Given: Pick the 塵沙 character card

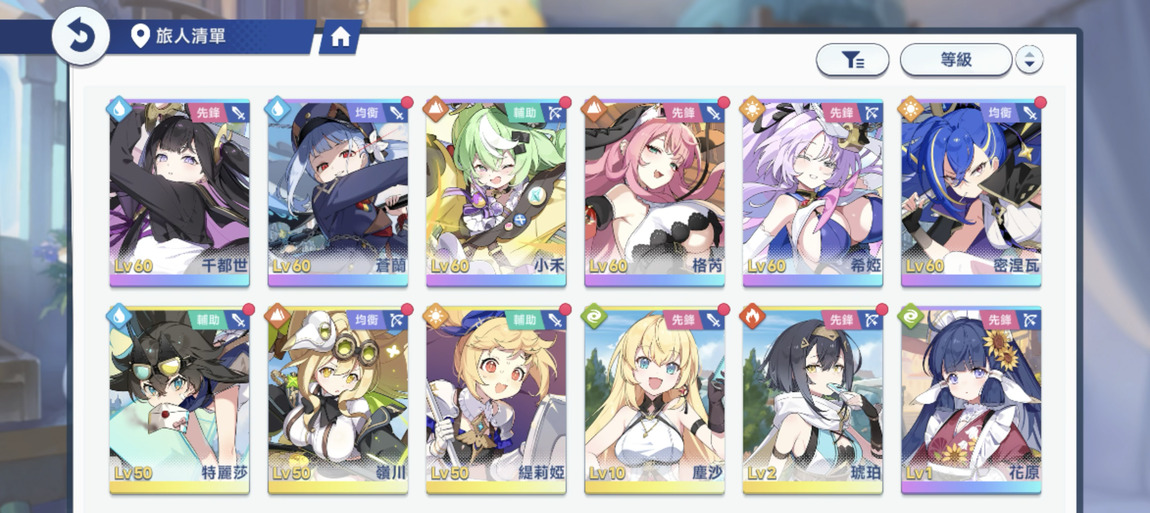Looking at the screenshot, I should click(654, 400).
